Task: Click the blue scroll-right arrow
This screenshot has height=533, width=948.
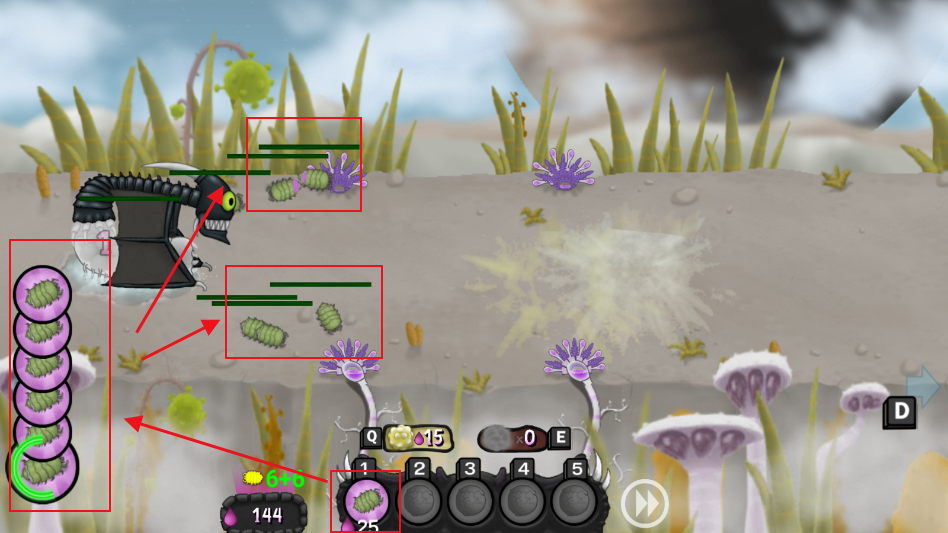Action: [x=924, y=386]
